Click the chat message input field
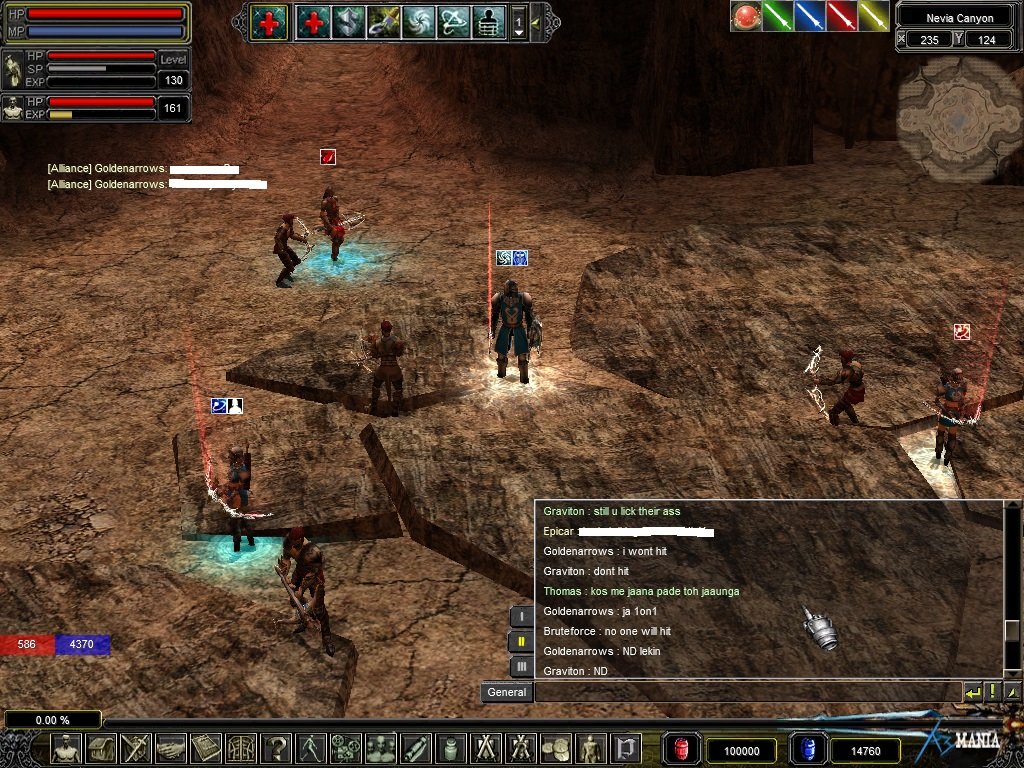 (x=745, y=692)
